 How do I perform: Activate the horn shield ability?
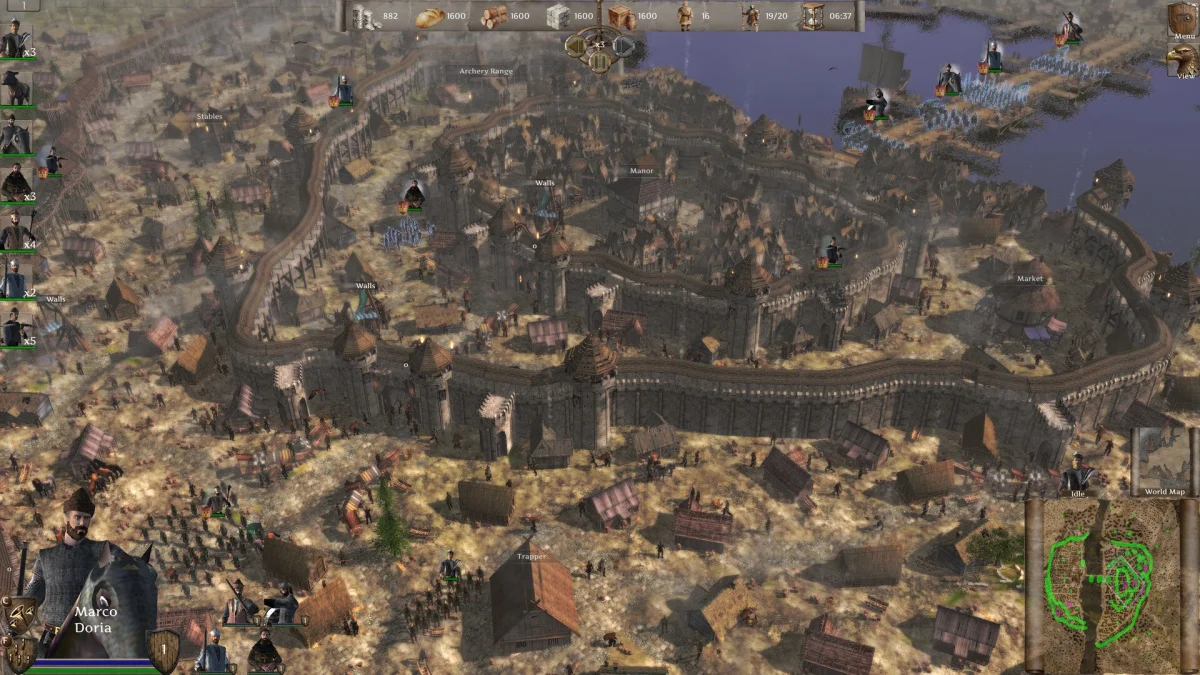[20, 613]
